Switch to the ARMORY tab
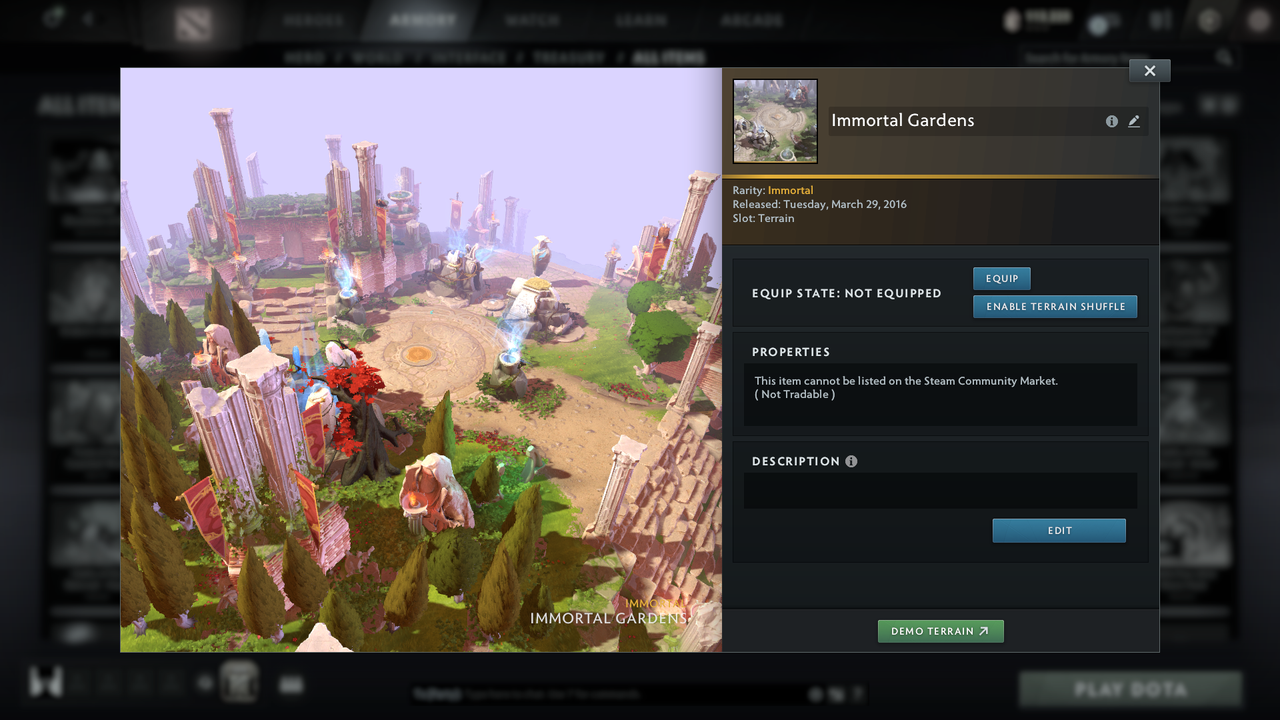Image resolution: width=1280 pixels, height=720 pixels. [423, 20]
